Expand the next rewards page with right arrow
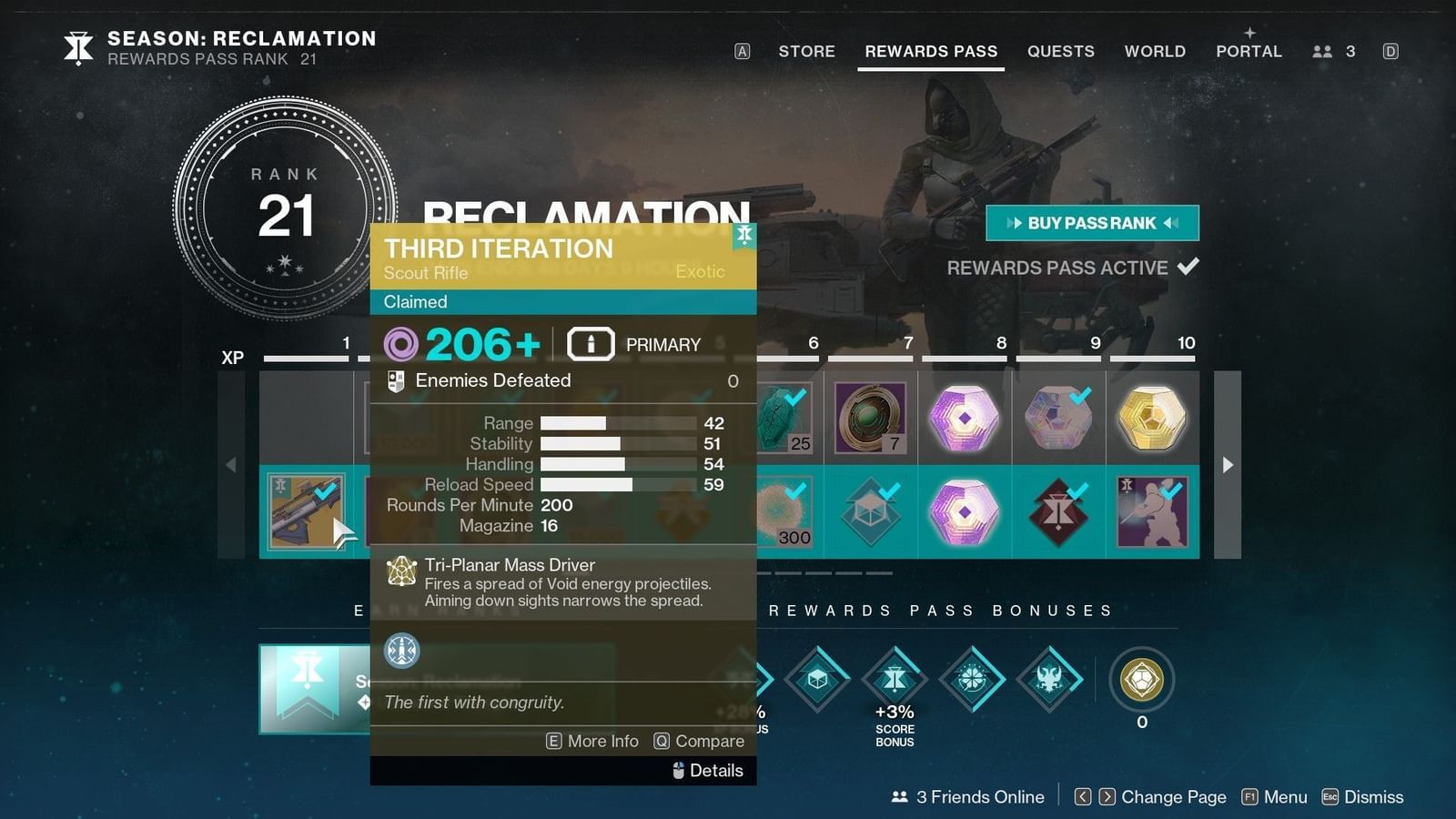 click(x=1229, y=465)
